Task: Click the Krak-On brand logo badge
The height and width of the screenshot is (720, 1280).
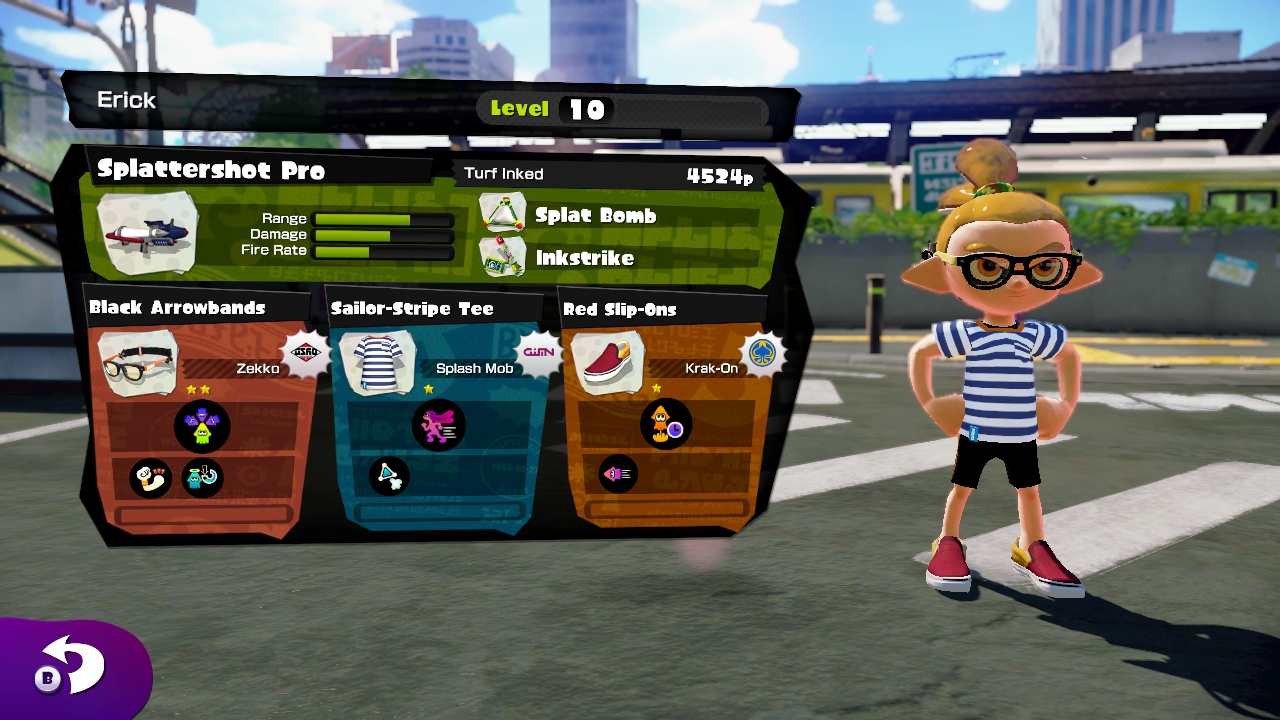Action: tap(762, 353)
